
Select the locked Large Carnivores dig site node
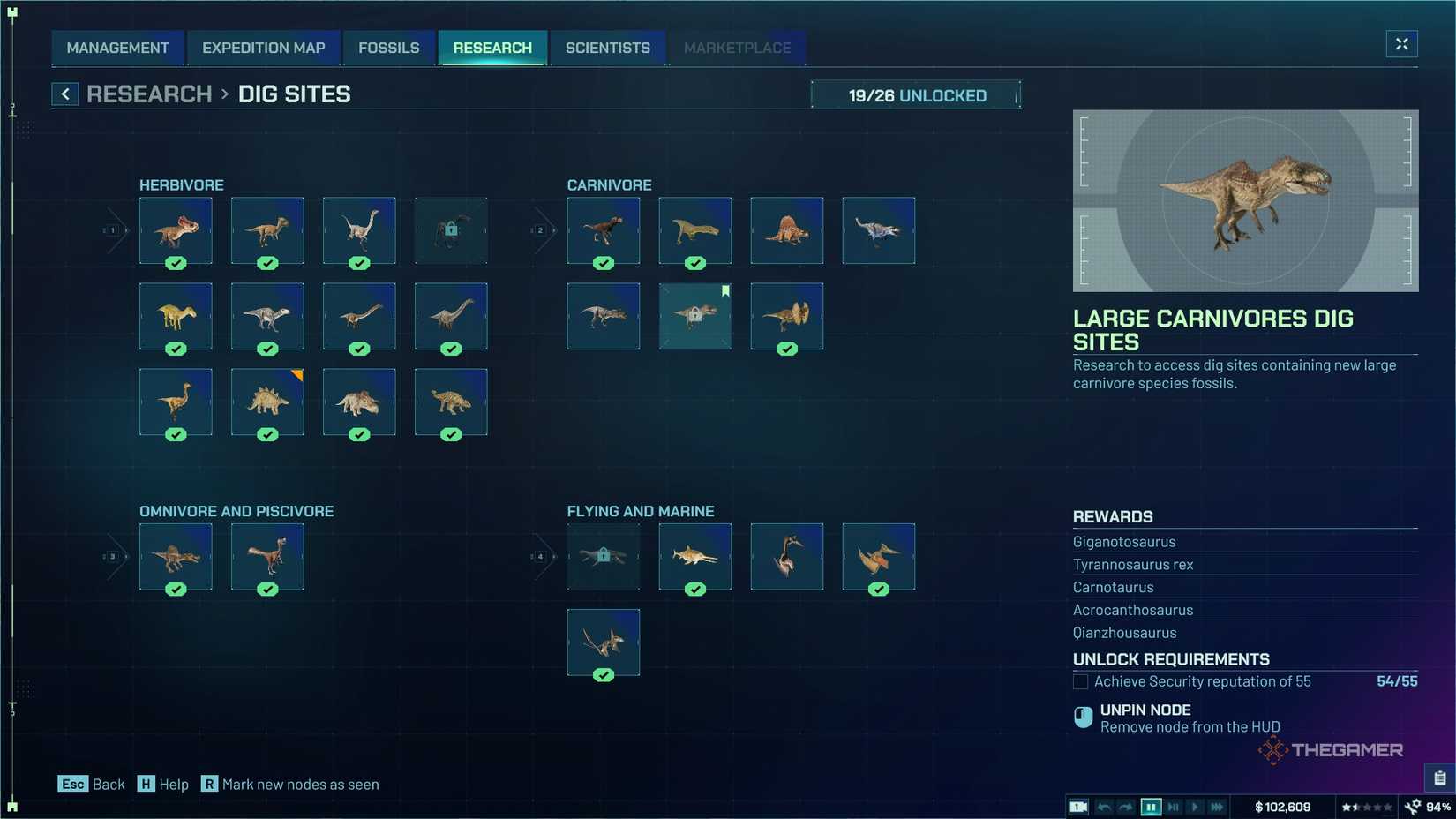[x=695, y=316]
